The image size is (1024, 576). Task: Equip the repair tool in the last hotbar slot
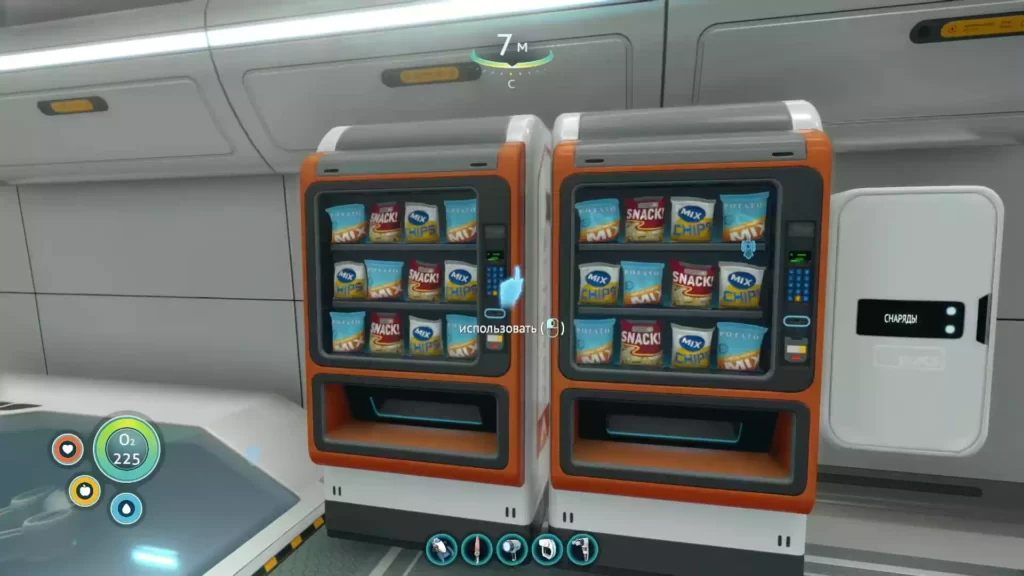point(582,549)
